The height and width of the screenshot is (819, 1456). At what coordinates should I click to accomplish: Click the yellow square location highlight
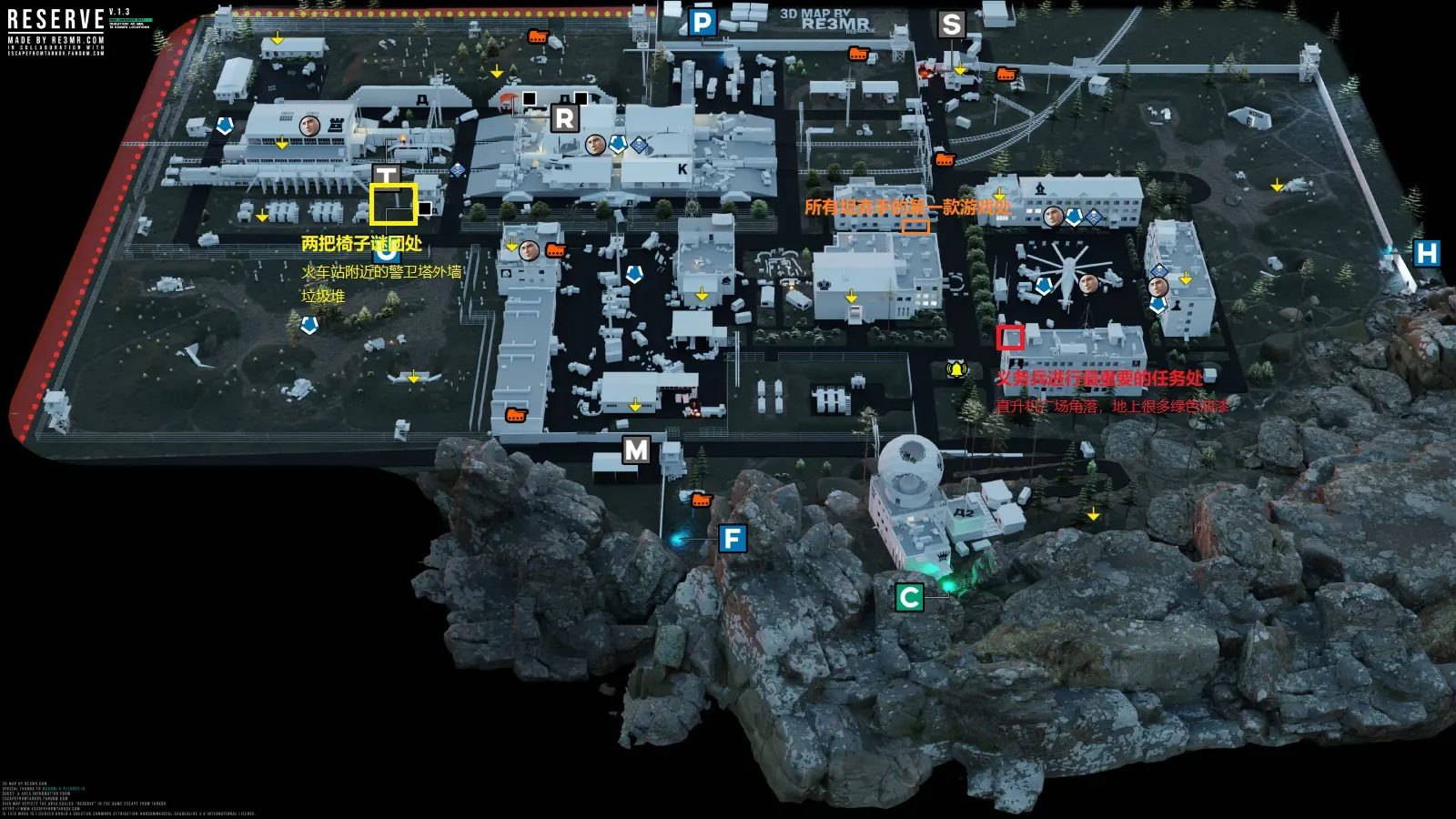393,204
